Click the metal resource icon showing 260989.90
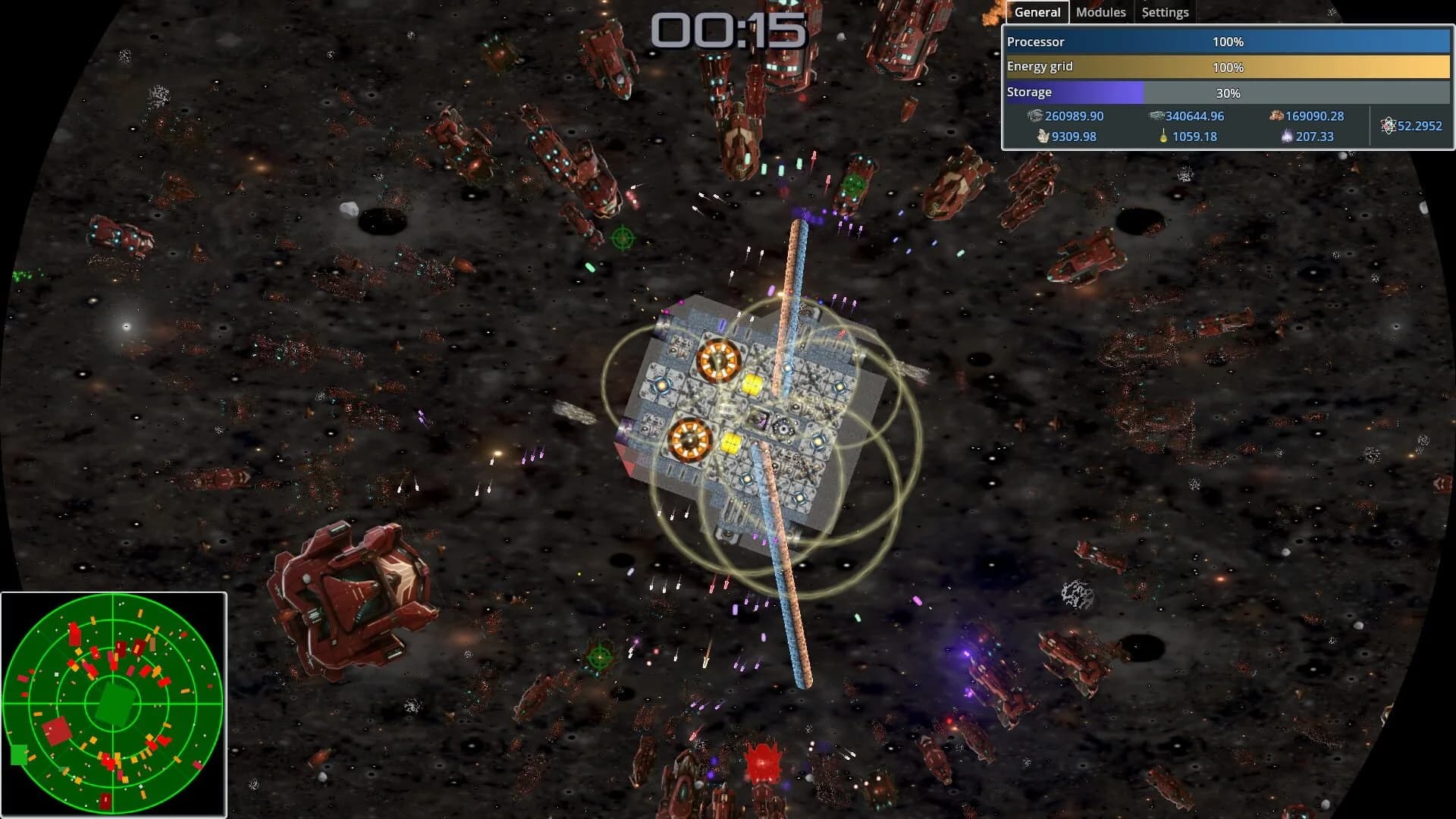The width and height of the screenshot is (1456, 819). (1036, 115)
